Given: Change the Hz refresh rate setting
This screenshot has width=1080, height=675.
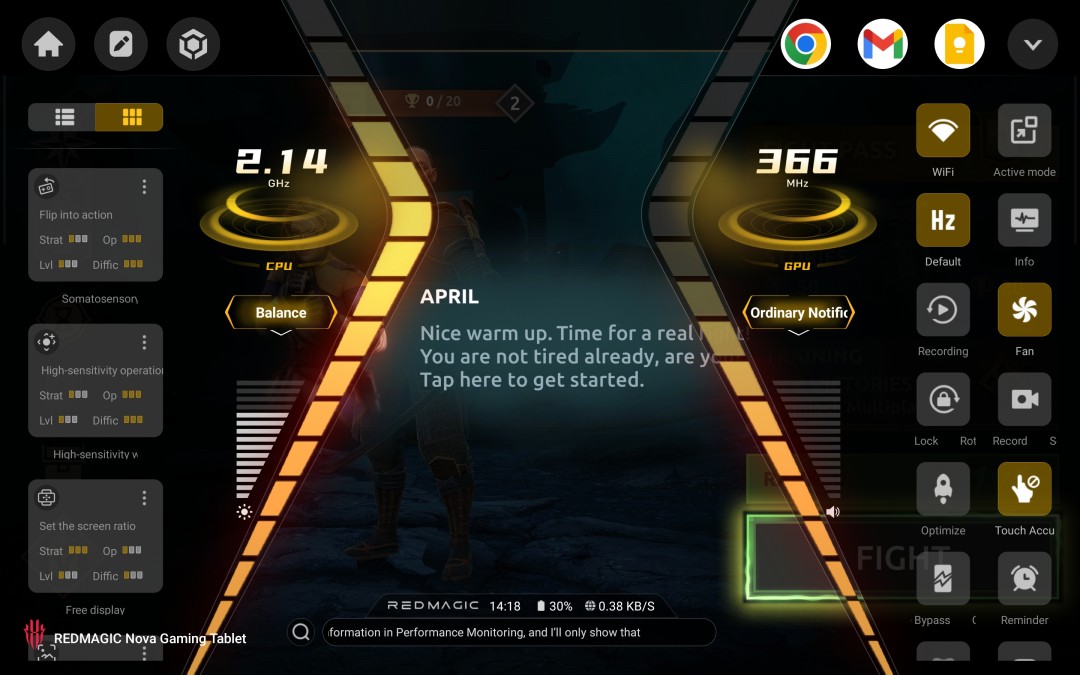Looking at the screenshot, I should 943,220.
